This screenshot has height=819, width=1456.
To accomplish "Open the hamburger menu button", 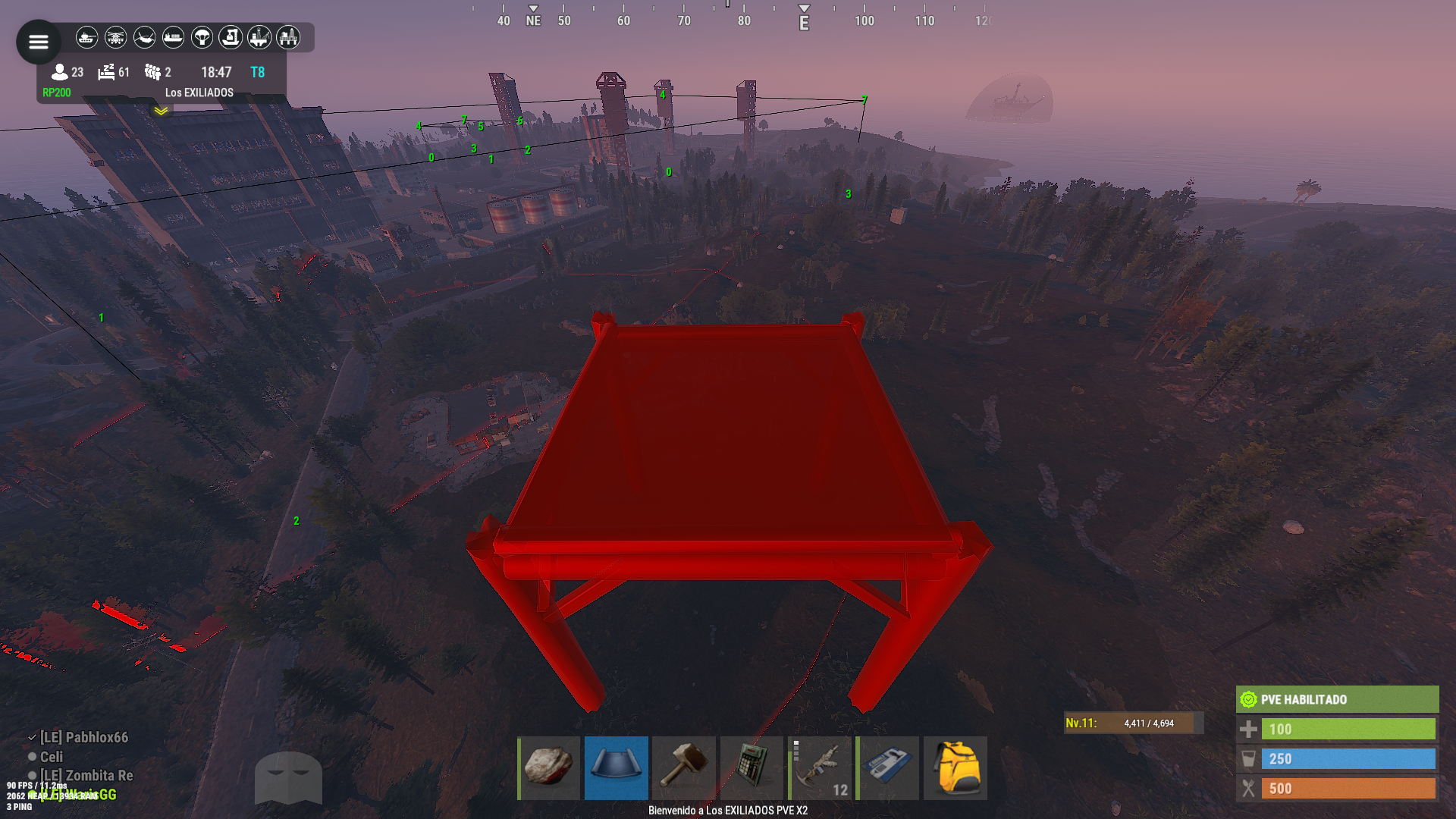I will click(x=38, y=42).
